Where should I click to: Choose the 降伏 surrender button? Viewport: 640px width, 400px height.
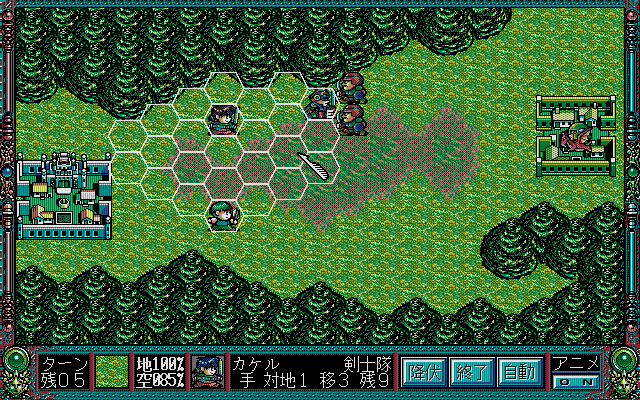[x=424, y=372]
